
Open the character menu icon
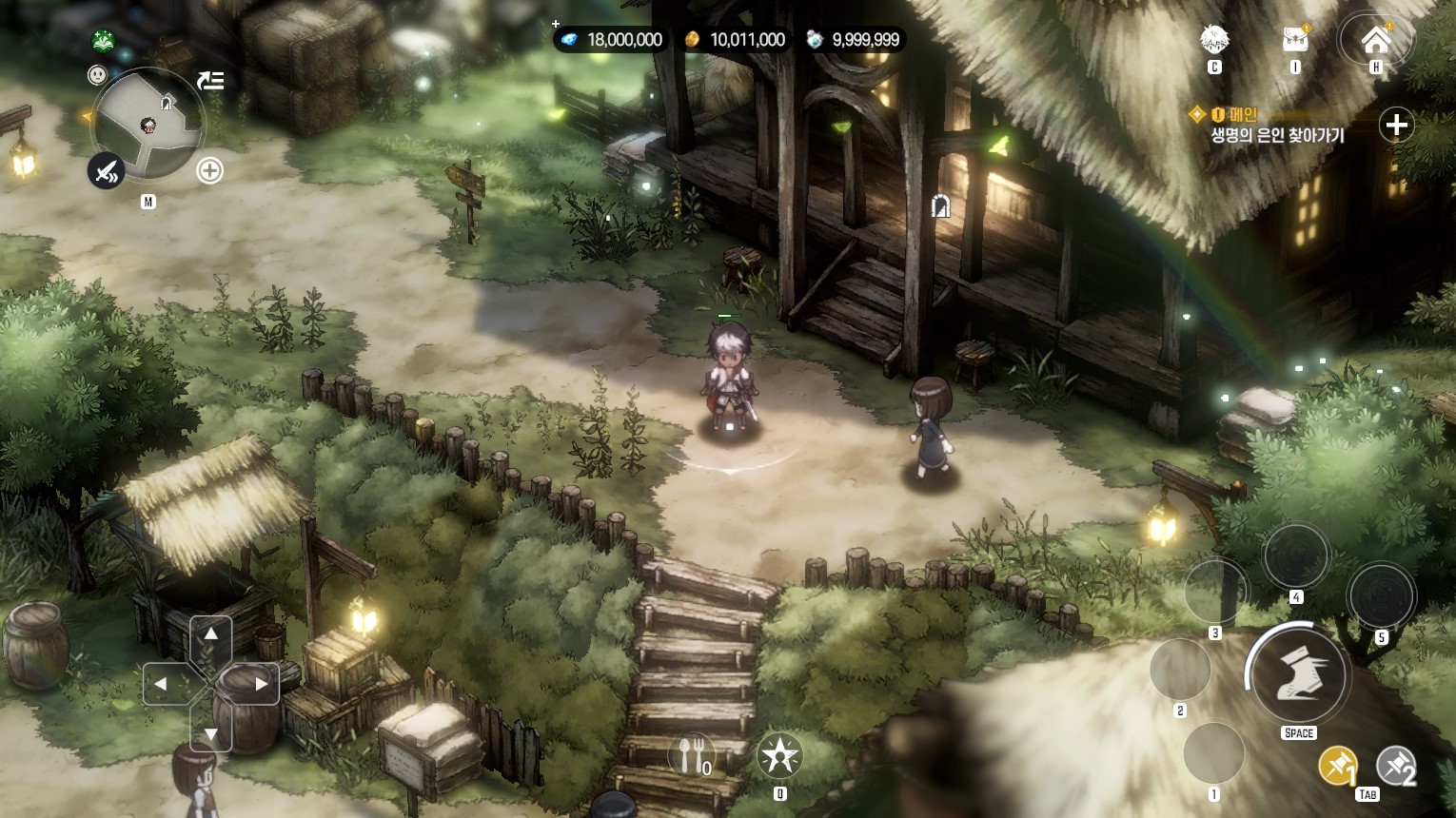pos(1213,40)
